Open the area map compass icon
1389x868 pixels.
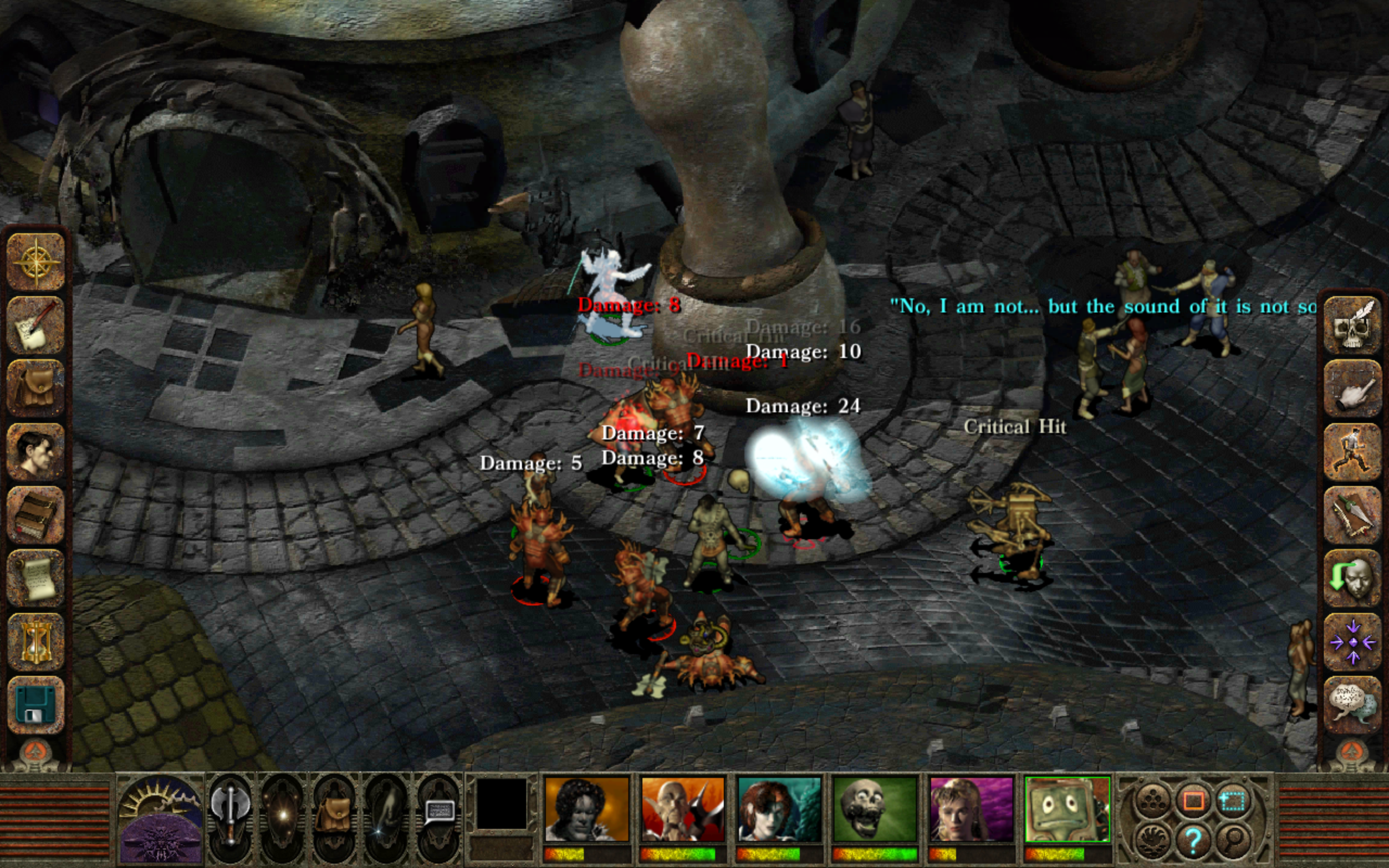pyautogui.click(x=36, y=264)
